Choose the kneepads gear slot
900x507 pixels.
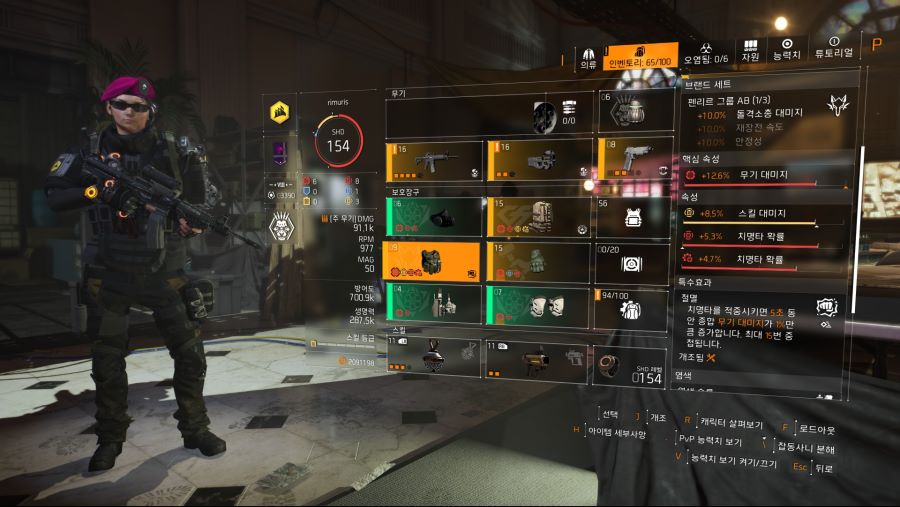tap(537, 305)
